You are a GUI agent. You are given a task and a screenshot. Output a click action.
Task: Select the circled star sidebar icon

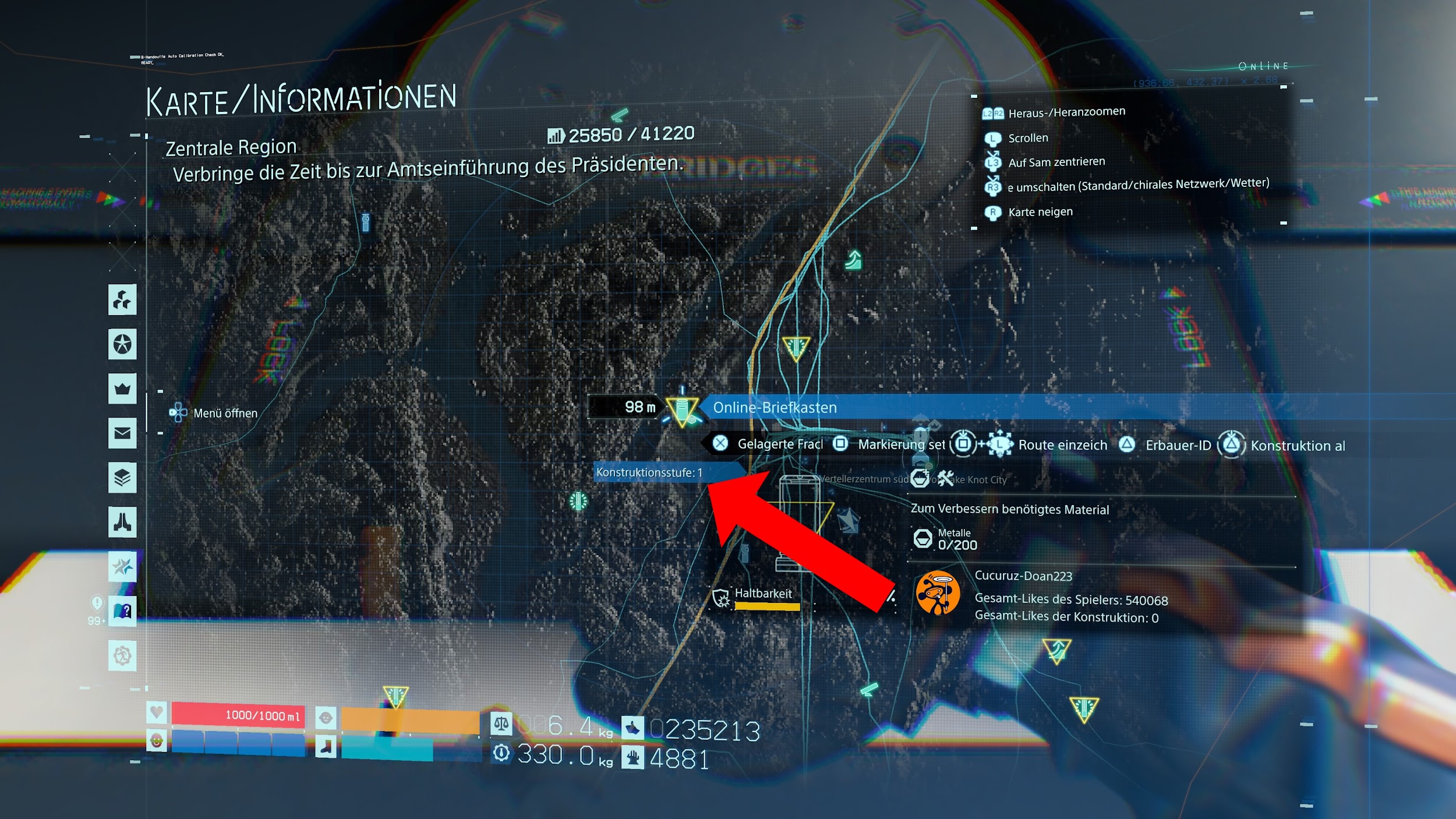tap(122, 344)
